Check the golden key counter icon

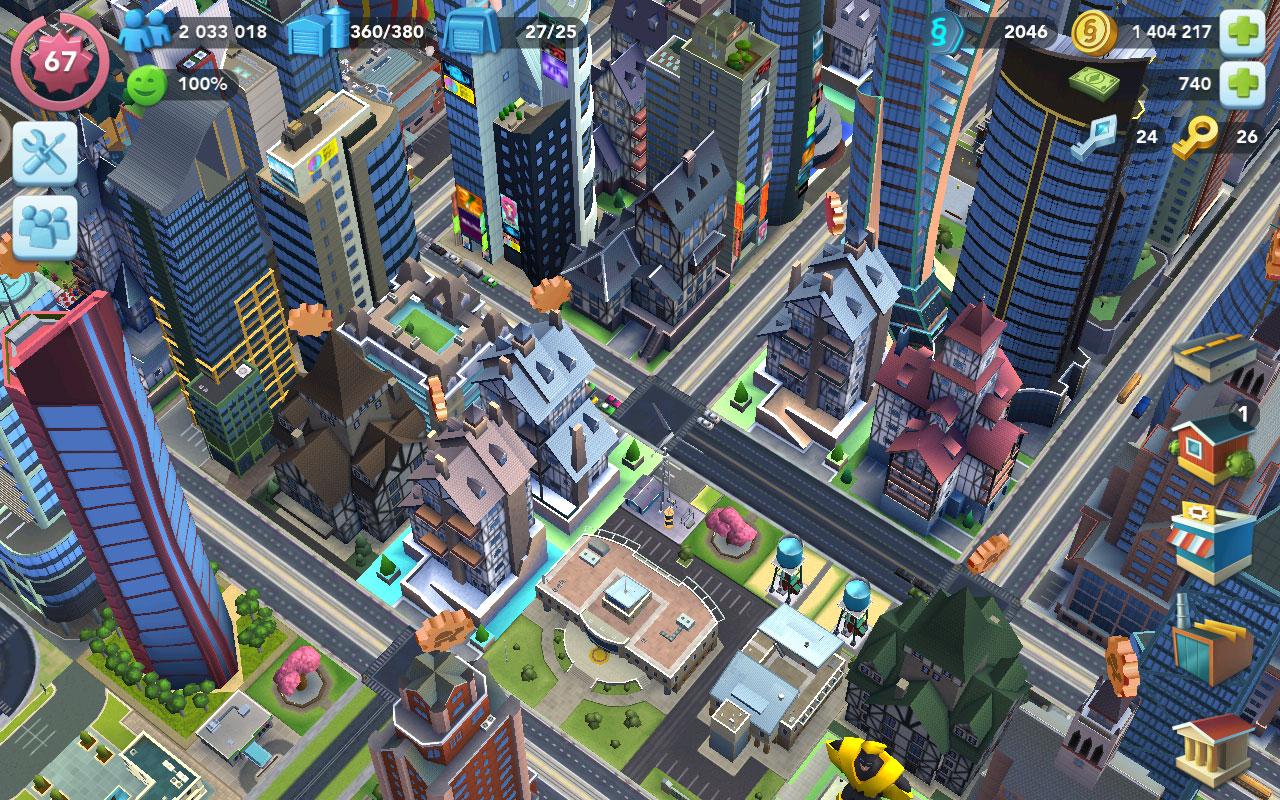point(1194,138)
